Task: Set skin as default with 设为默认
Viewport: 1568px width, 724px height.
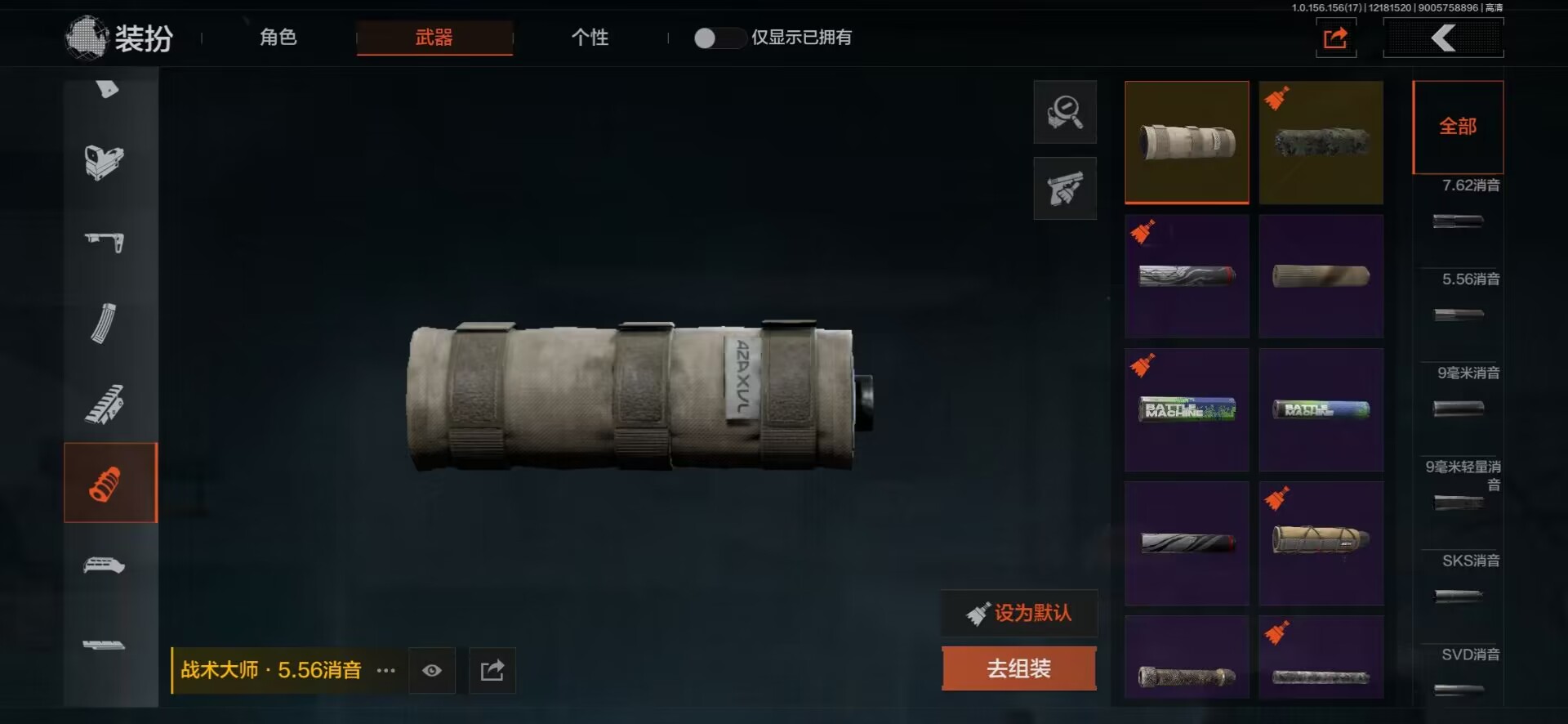Action: [x=1019, y=613]
